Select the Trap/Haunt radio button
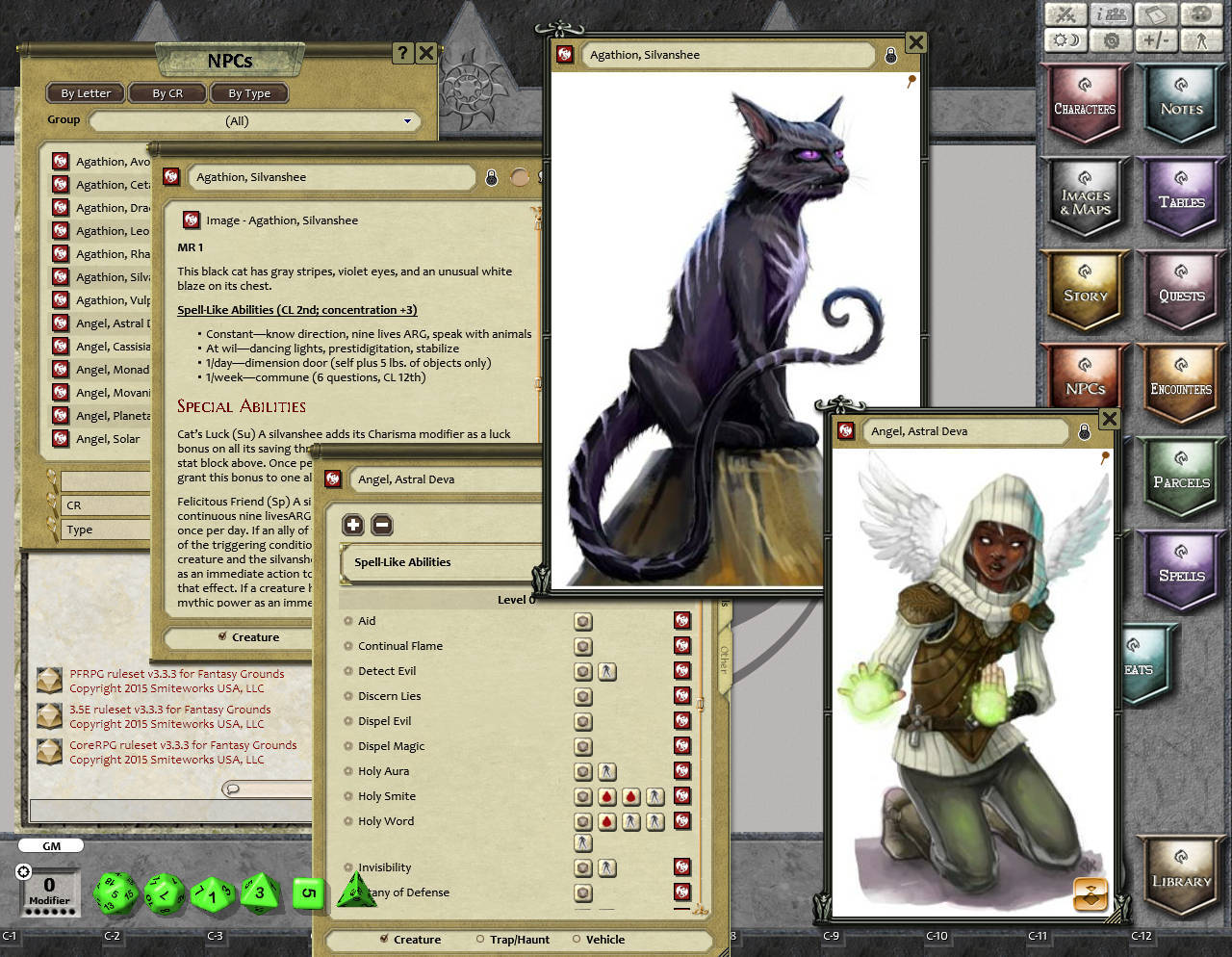Viewport: 1232px width, 957px height. 479,940
